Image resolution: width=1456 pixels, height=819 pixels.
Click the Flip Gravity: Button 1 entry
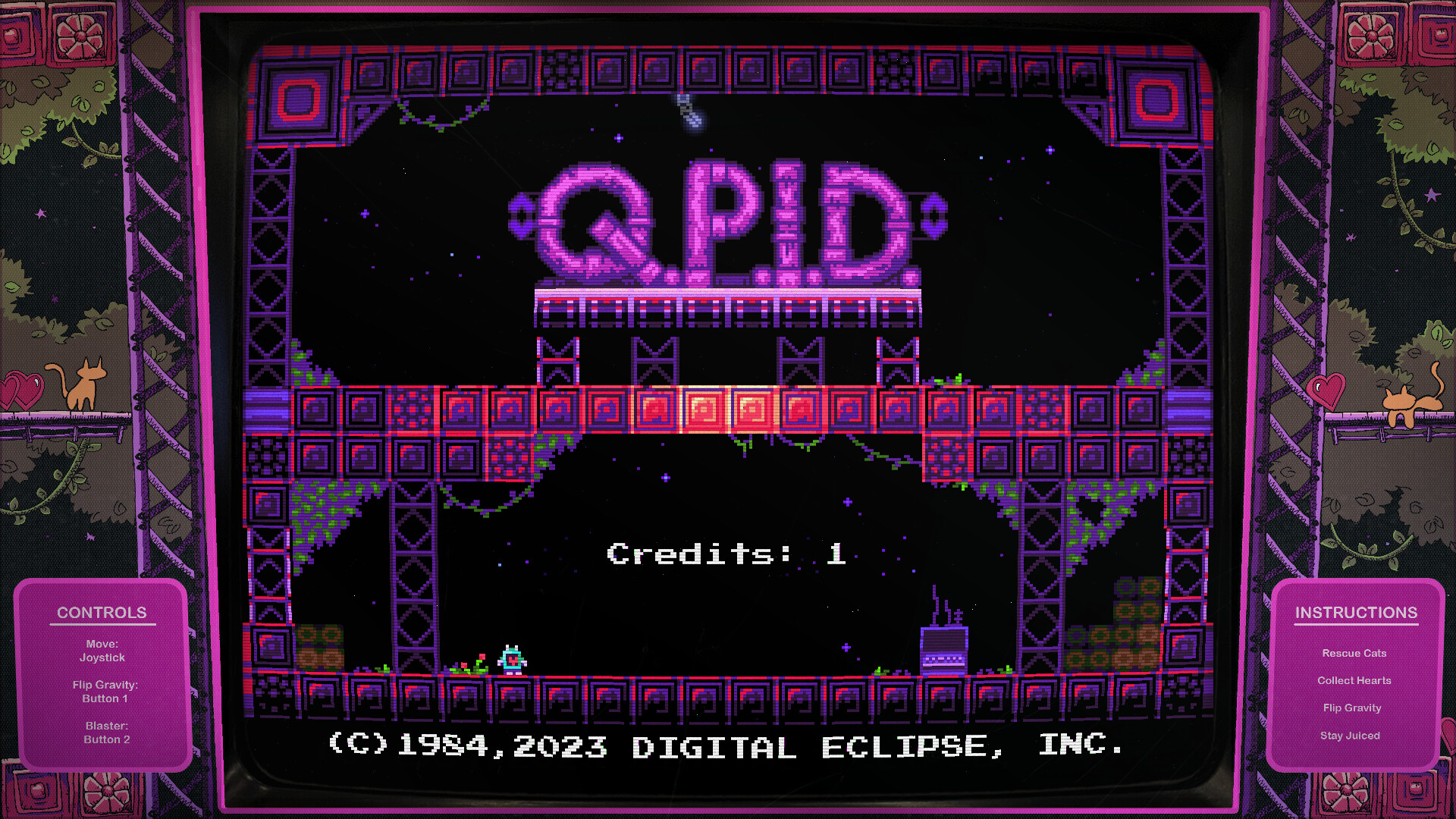pyautogui.click(x=106, y=691)
